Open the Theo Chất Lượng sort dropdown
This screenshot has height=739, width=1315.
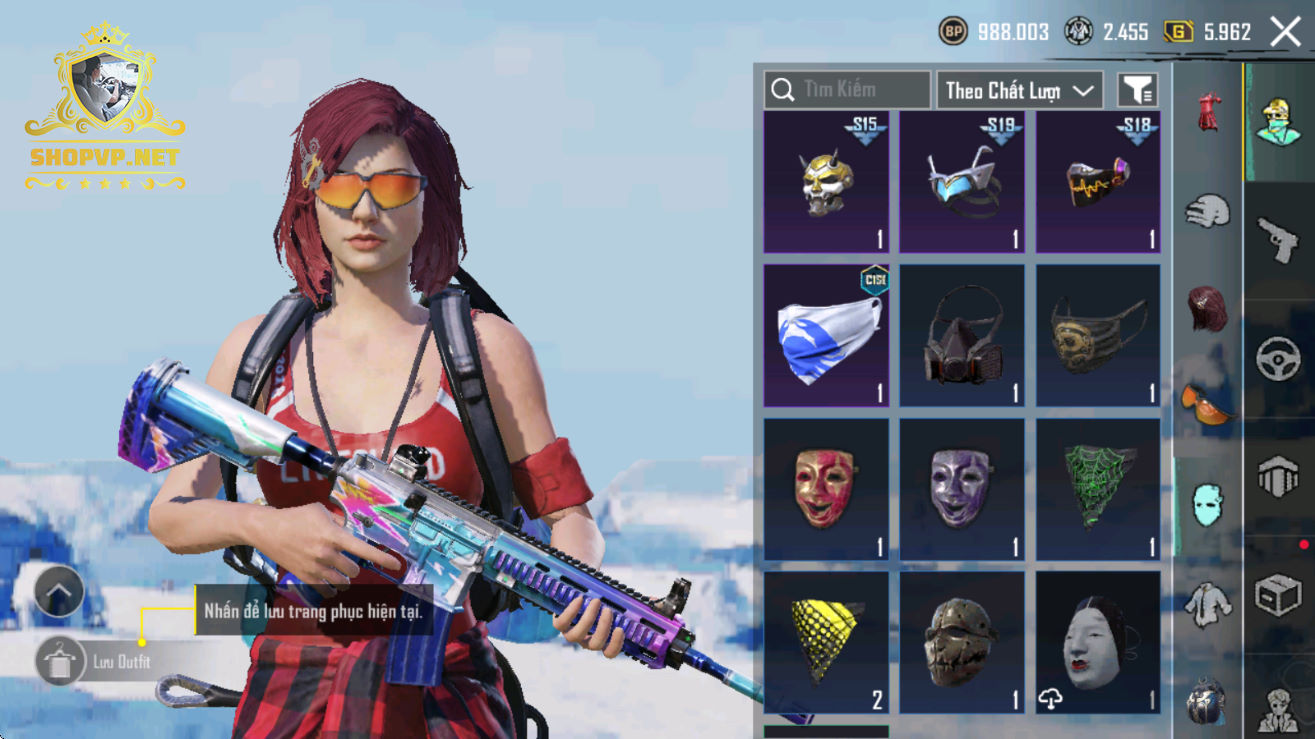click(1019, 90)
